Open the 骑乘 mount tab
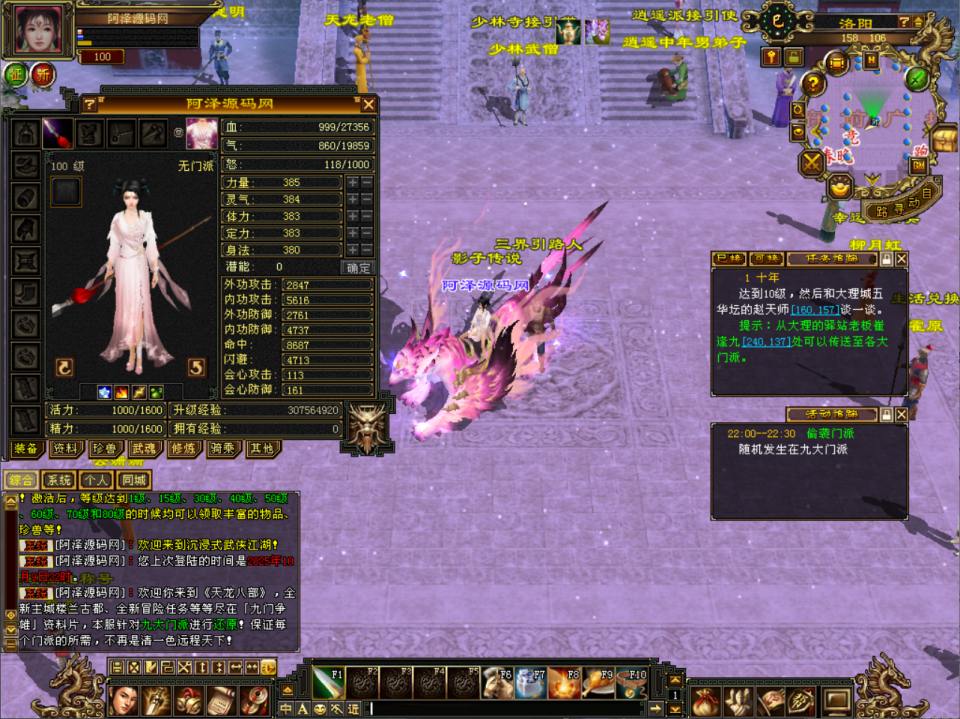This screenshot has height=719, width=960. (x=222, y=450)
